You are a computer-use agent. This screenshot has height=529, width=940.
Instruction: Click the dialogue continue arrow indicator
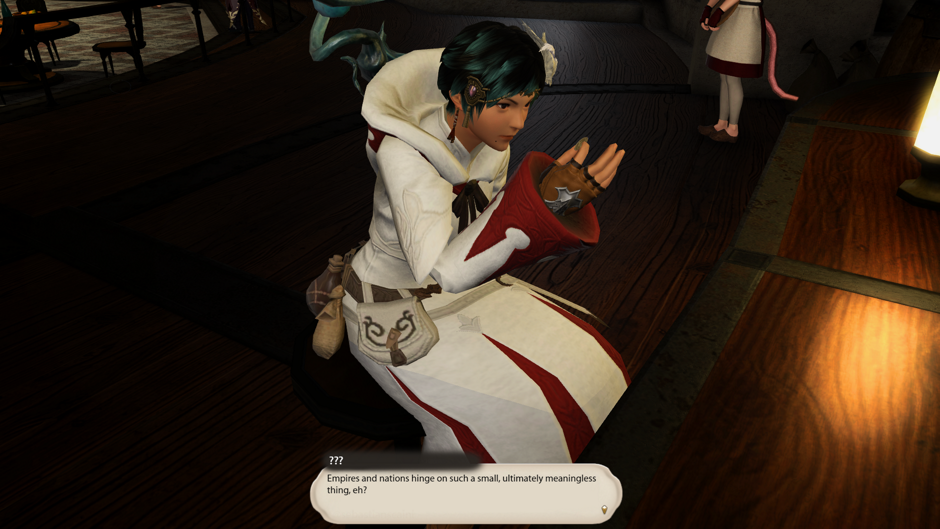click(x=603, y=511)
